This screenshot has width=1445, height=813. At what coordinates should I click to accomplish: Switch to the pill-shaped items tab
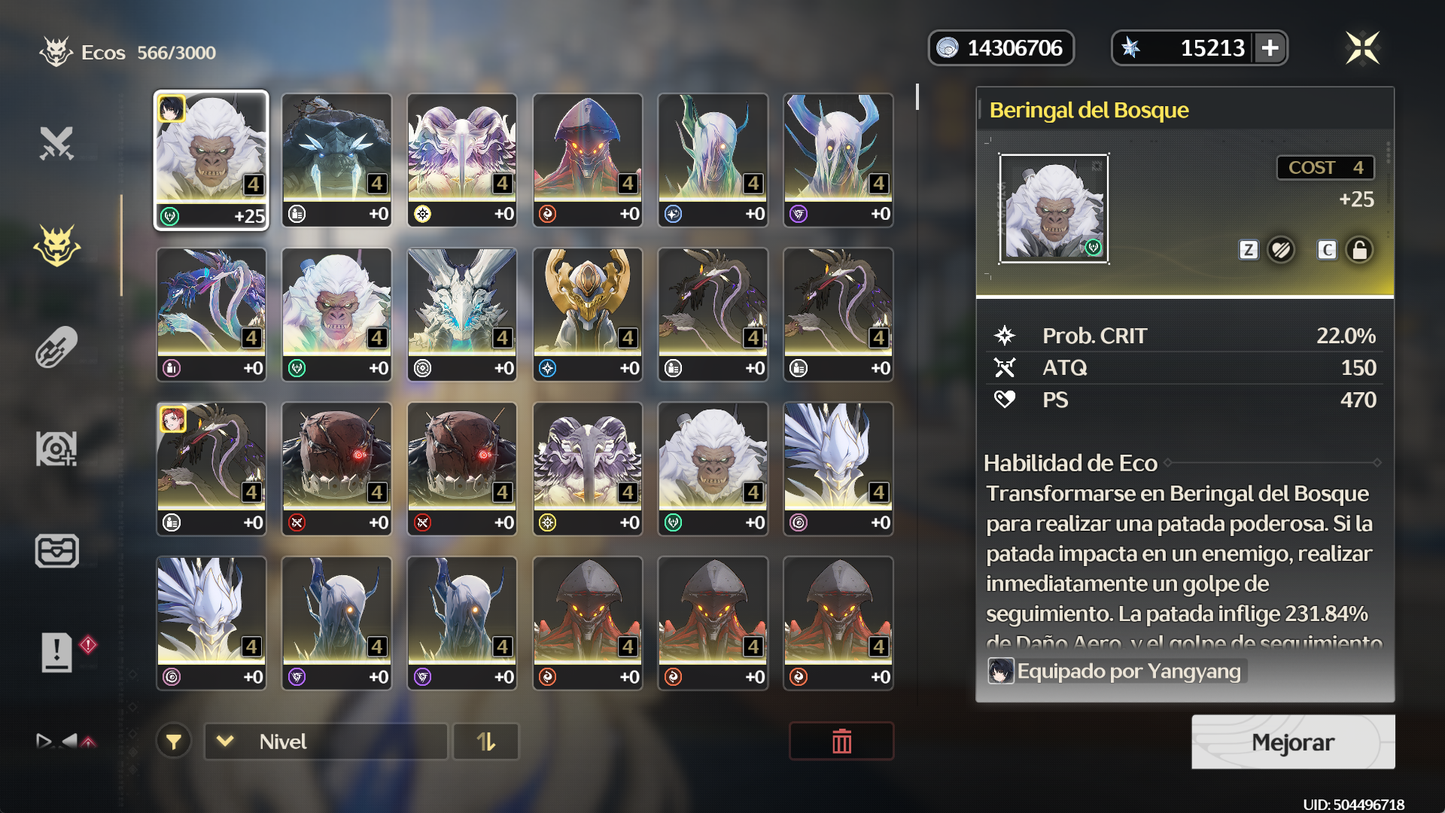57,347
